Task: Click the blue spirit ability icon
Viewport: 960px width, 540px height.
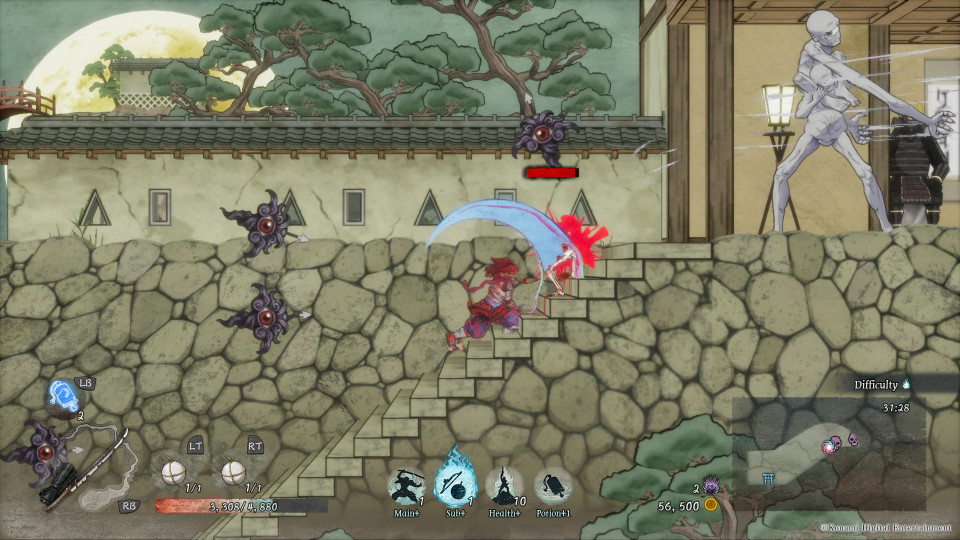Action: coord(64,398)
